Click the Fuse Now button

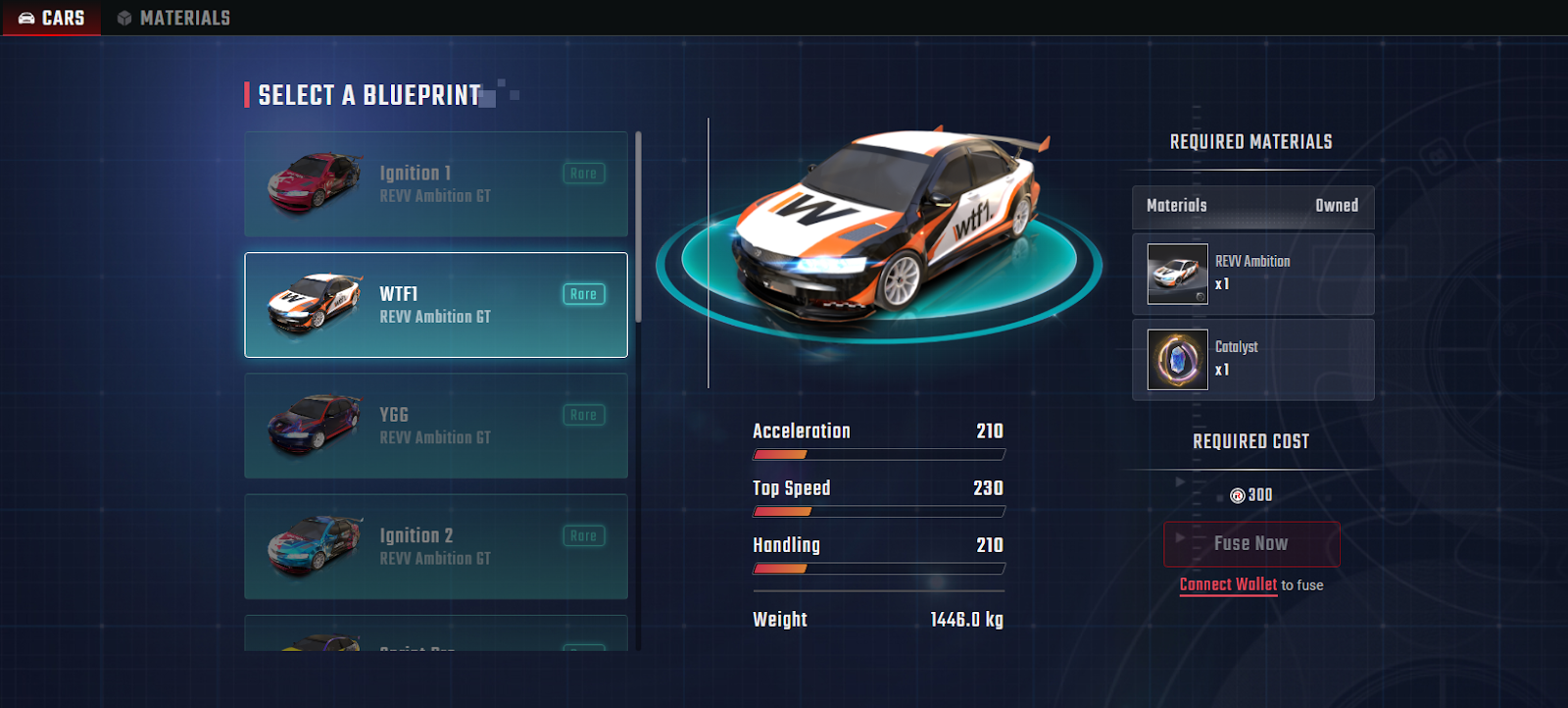(x=1251, y=543)
